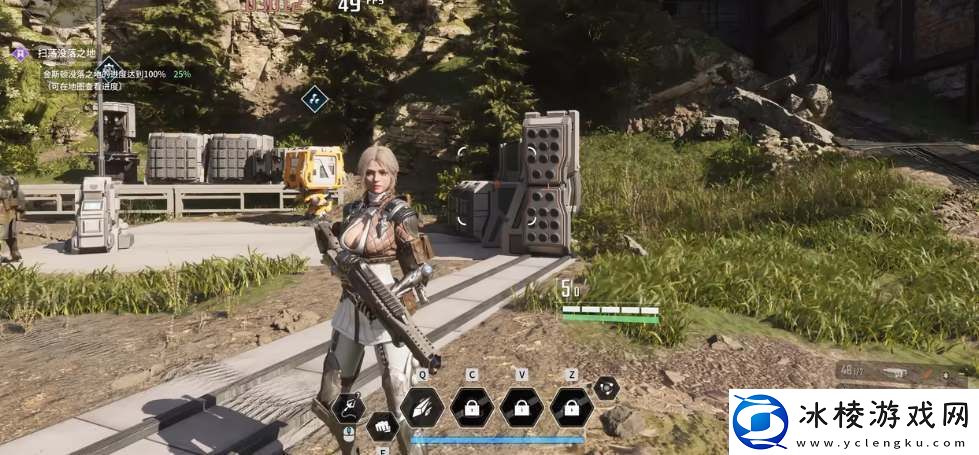
Task: Activate the grappling hook ability icon
Action: [x=347, y=406]
